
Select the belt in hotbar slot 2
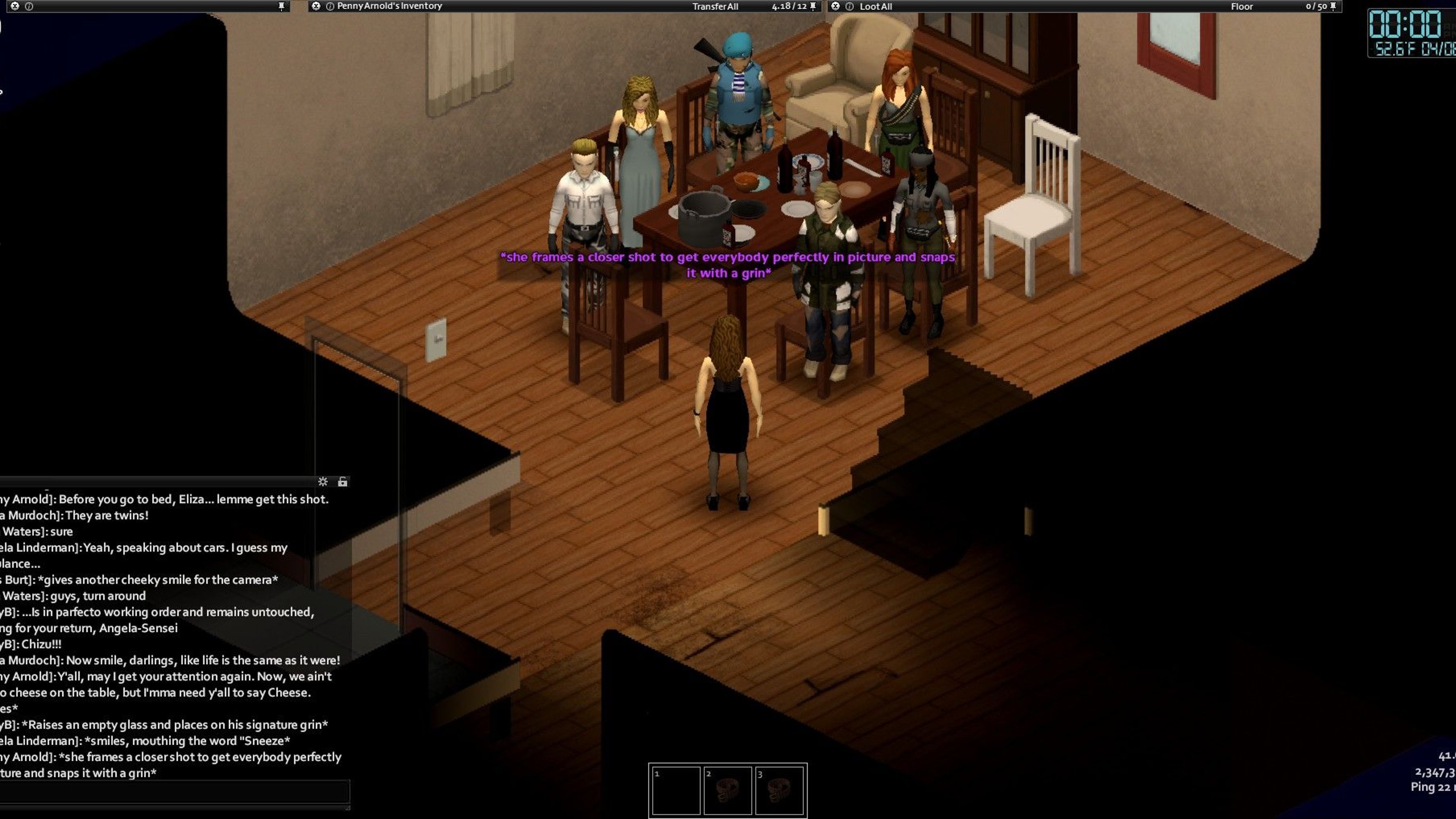click(x=728, y=790)
